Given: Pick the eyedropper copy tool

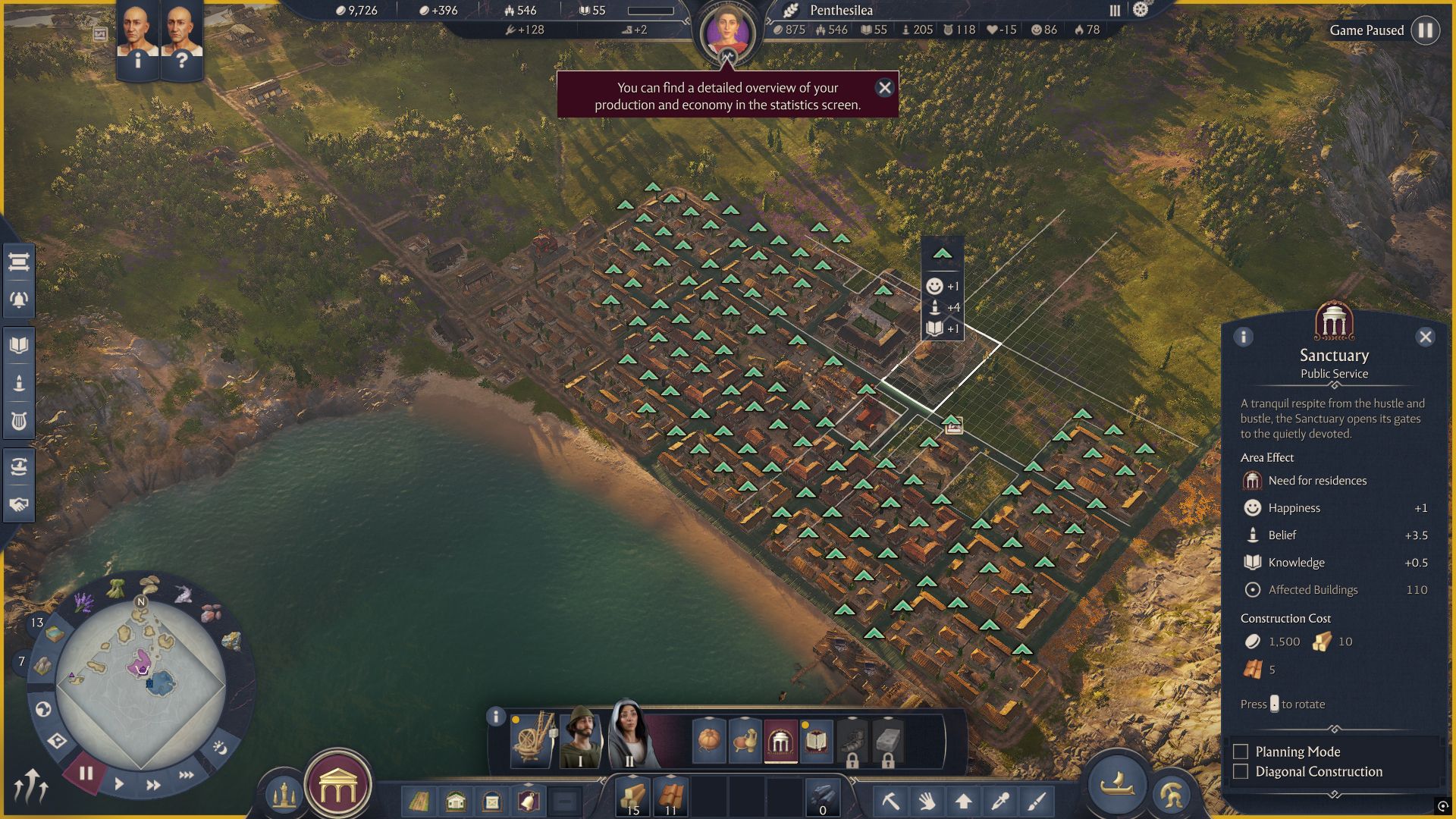Looking at the screenshot, I should [1000, 801].
